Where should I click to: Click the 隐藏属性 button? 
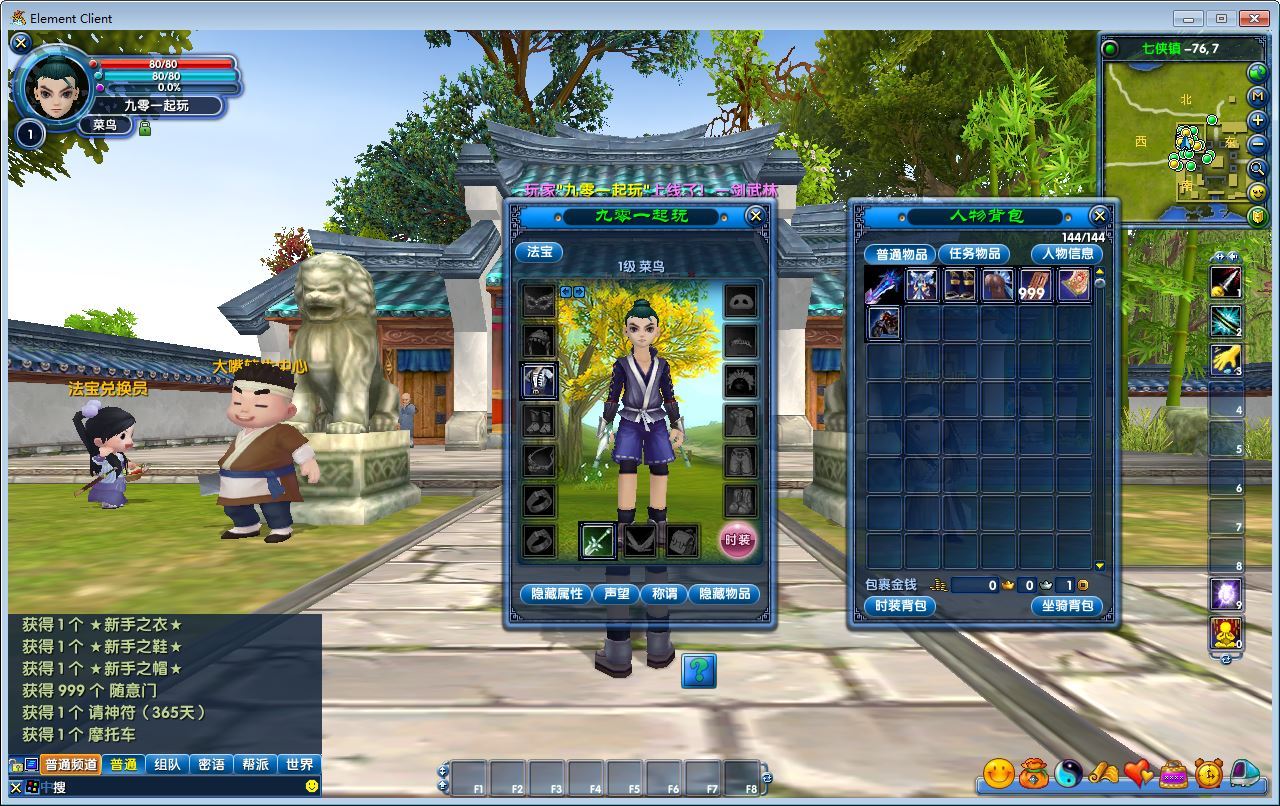[x=556, y=594]
